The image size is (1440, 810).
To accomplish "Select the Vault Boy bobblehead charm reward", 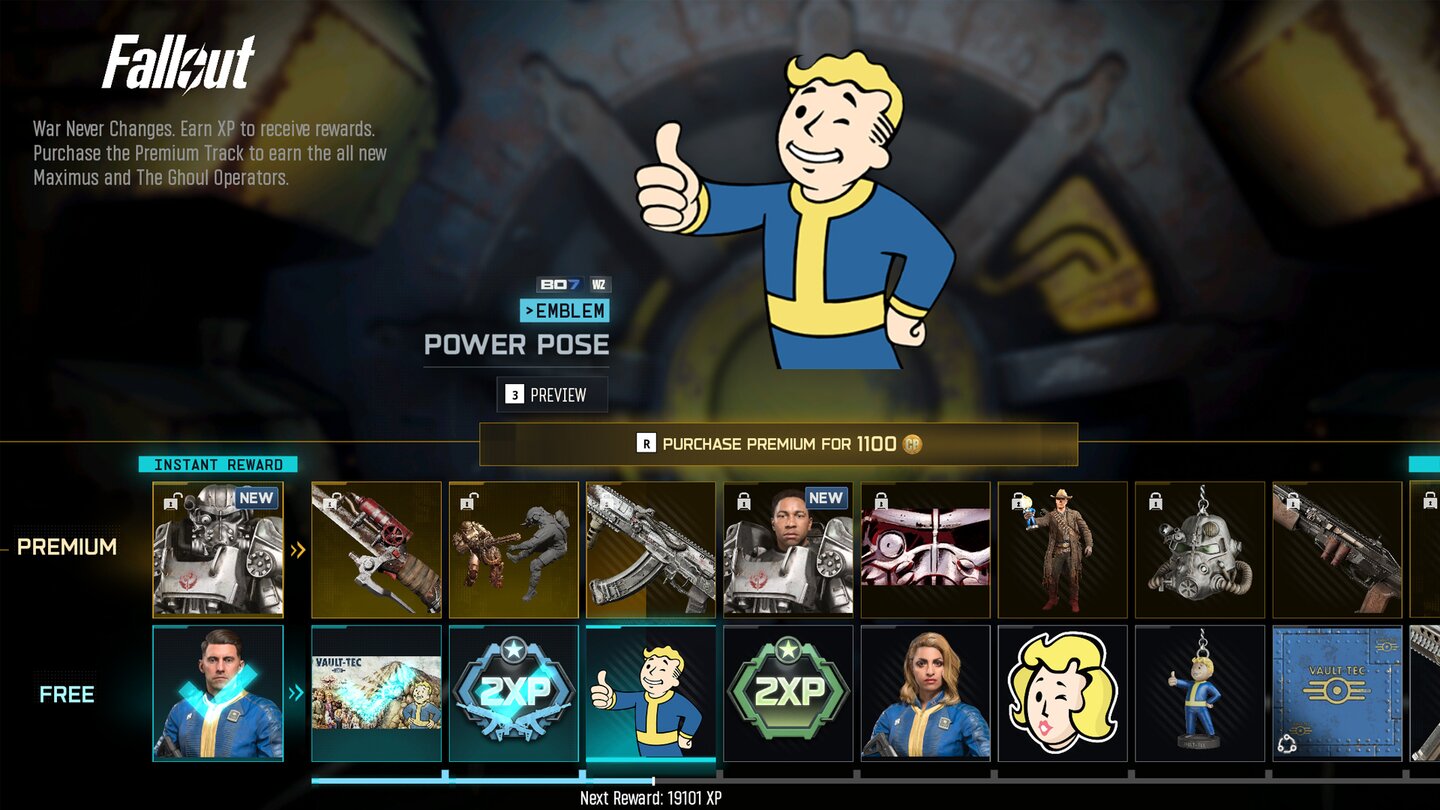I will pos(1198,693).
